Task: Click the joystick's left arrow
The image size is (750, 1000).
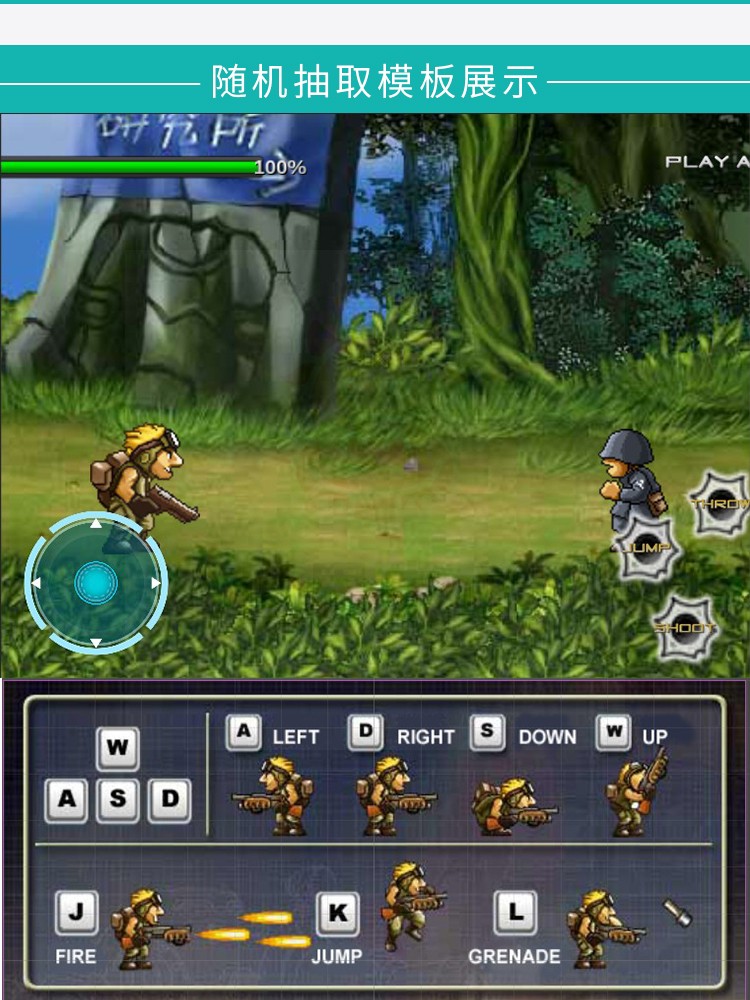Action: tap(36, 583)
